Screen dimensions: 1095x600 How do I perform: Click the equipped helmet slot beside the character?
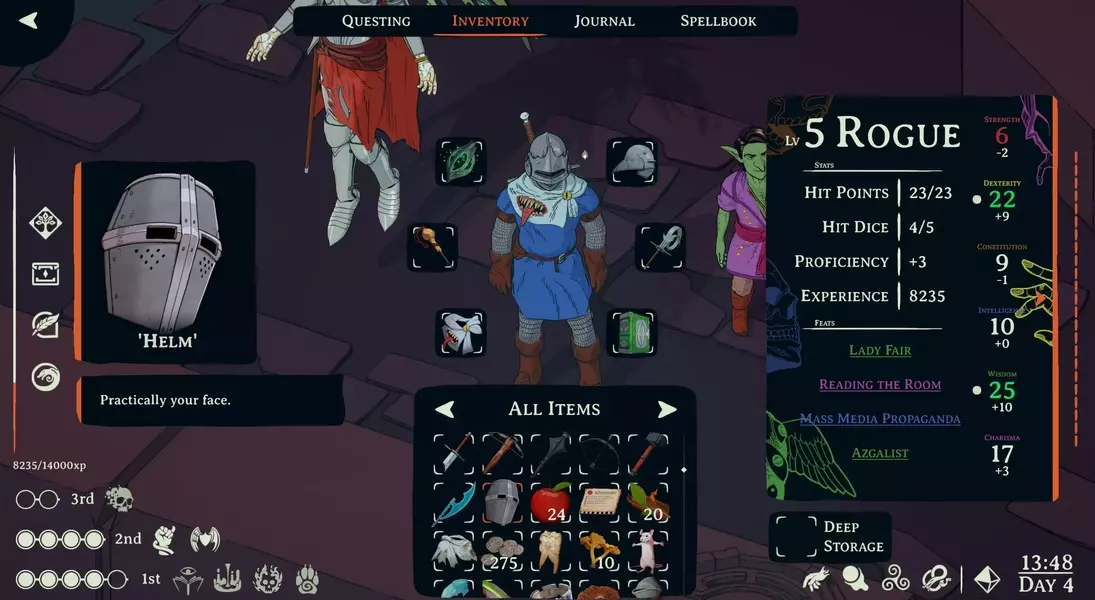tap(632, 162)
